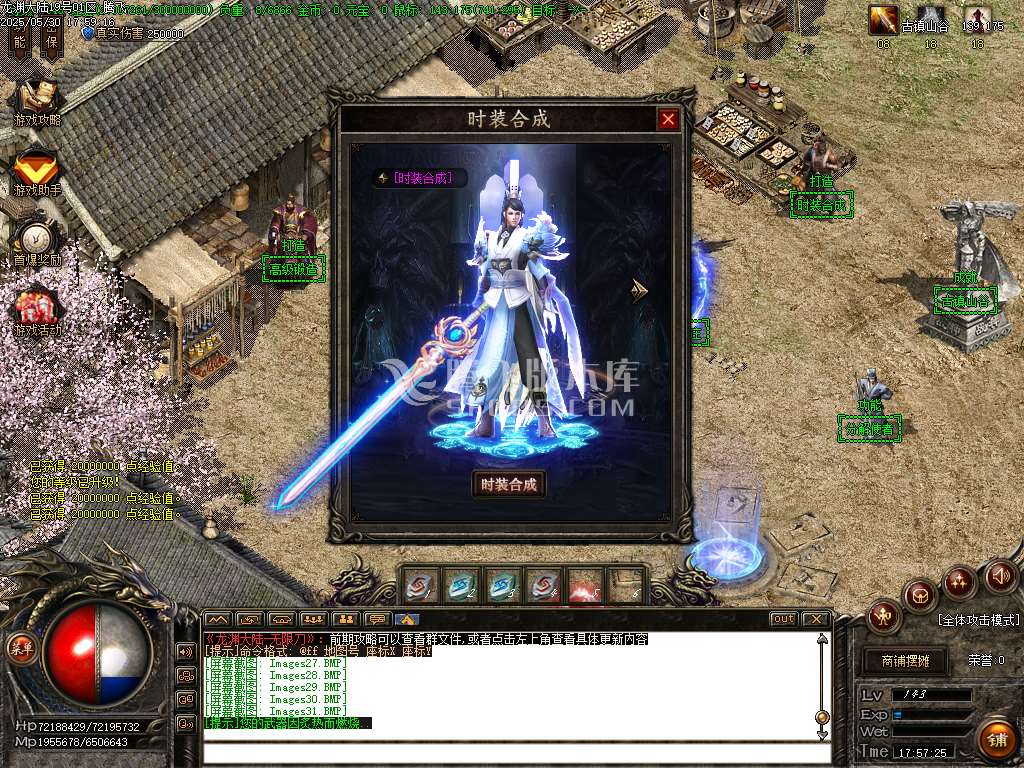Image resolution: width=1024 pixels, height=768 pixels.
Task: Show the next costume with the arrow
Action: (640, 291)
